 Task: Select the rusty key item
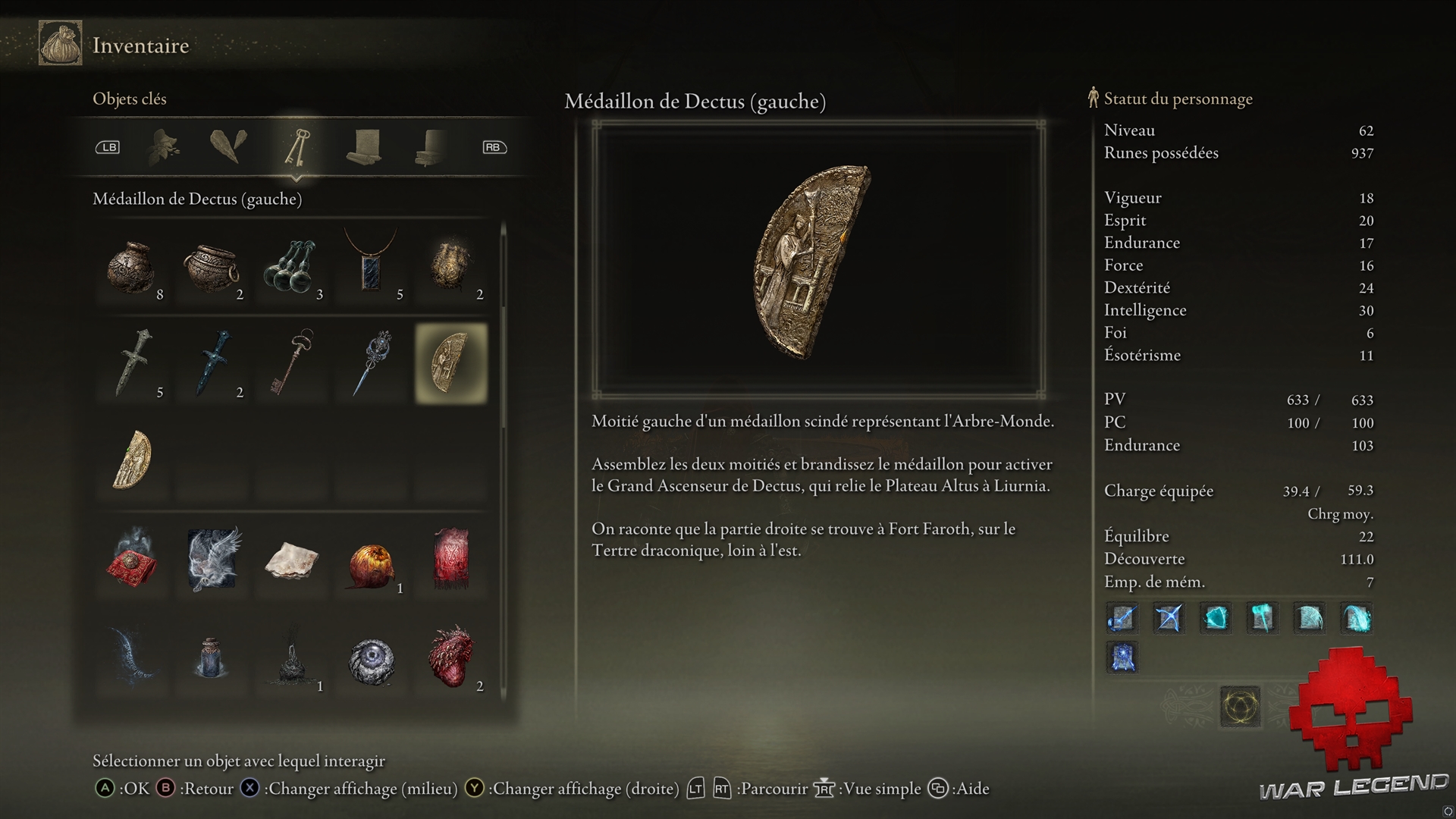[x=292, y=362]
